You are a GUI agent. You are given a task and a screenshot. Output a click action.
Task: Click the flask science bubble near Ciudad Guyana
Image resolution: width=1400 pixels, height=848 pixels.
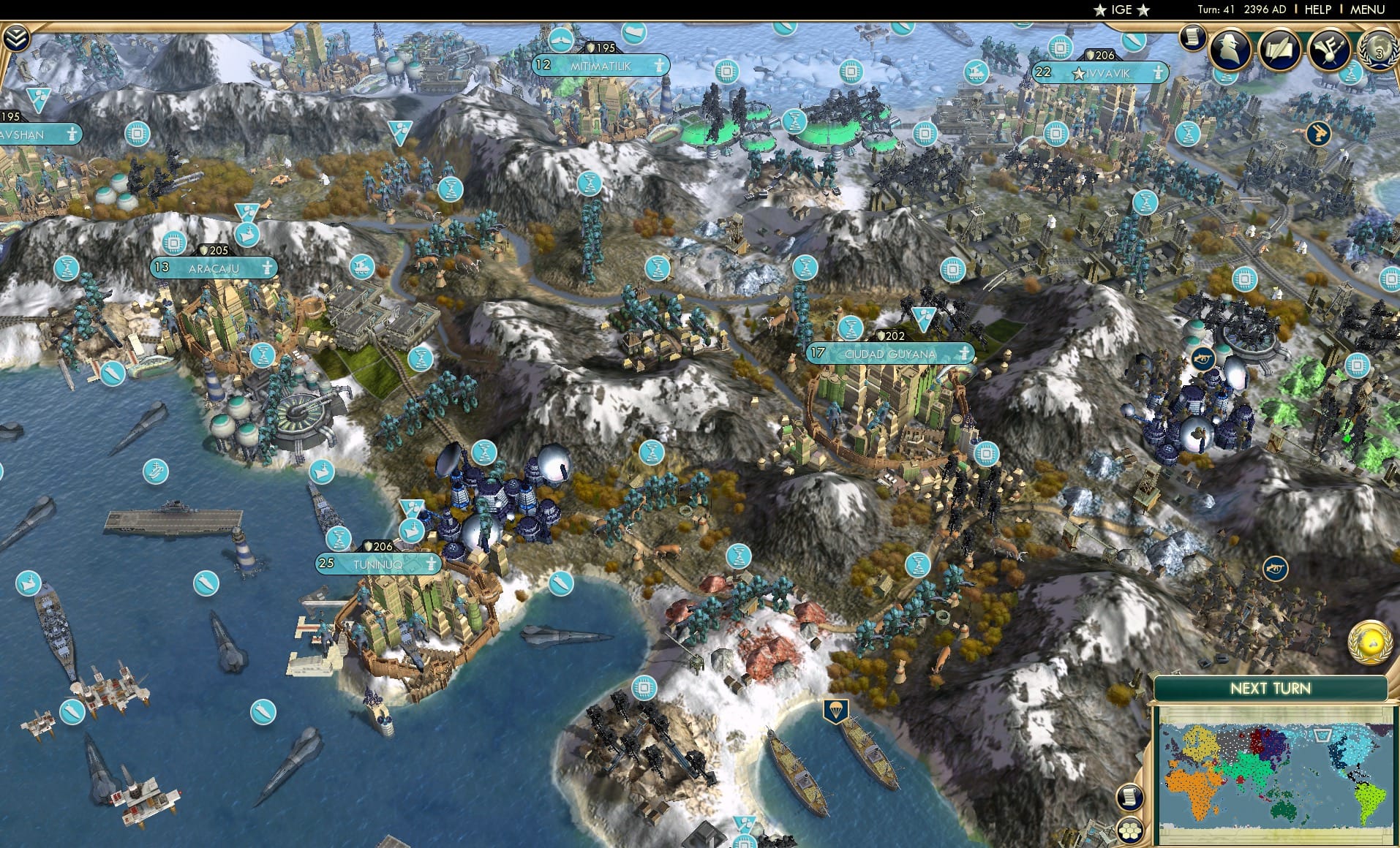851,328
